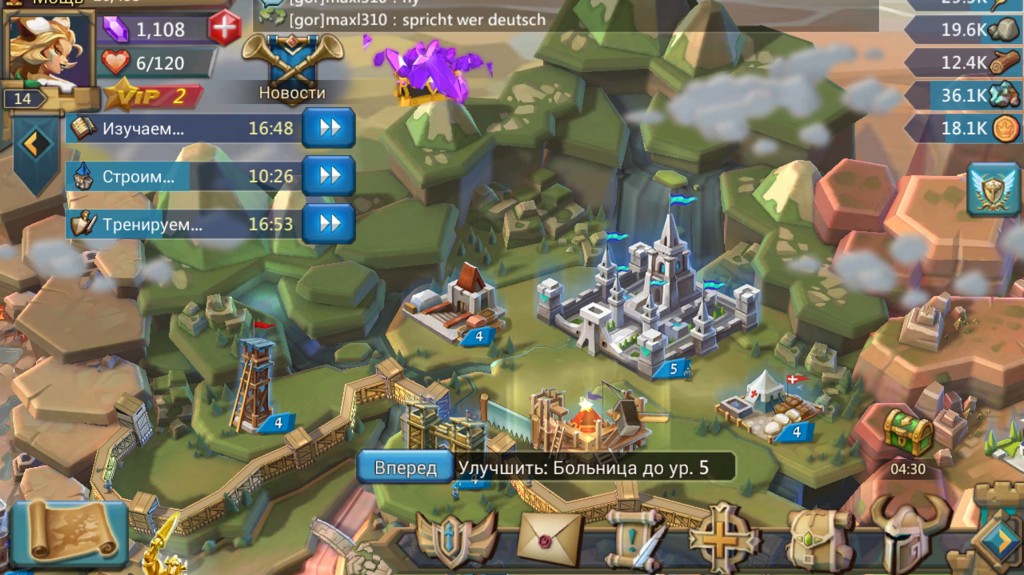The image size is (1024, 575).
Task: Open the winged shield badge icon
Action: point(993,190)
